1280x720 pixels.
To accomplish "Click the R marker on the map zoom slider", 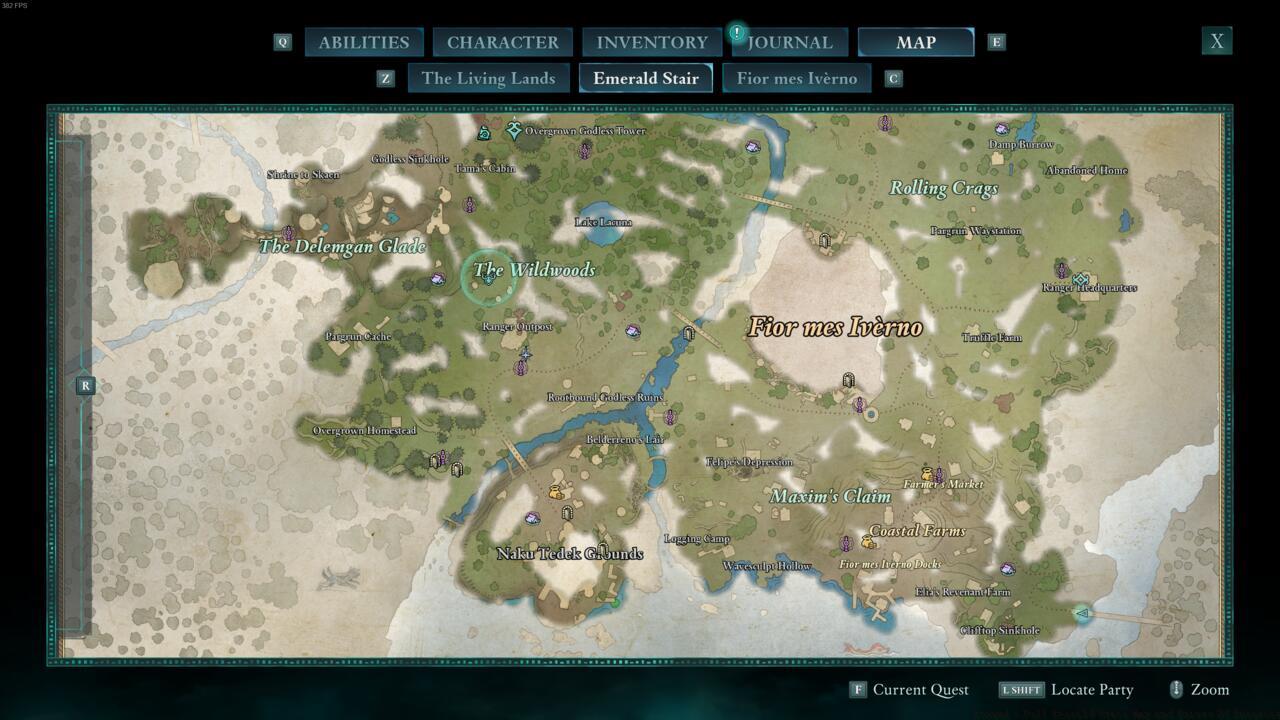I will [x=85, y=385].
